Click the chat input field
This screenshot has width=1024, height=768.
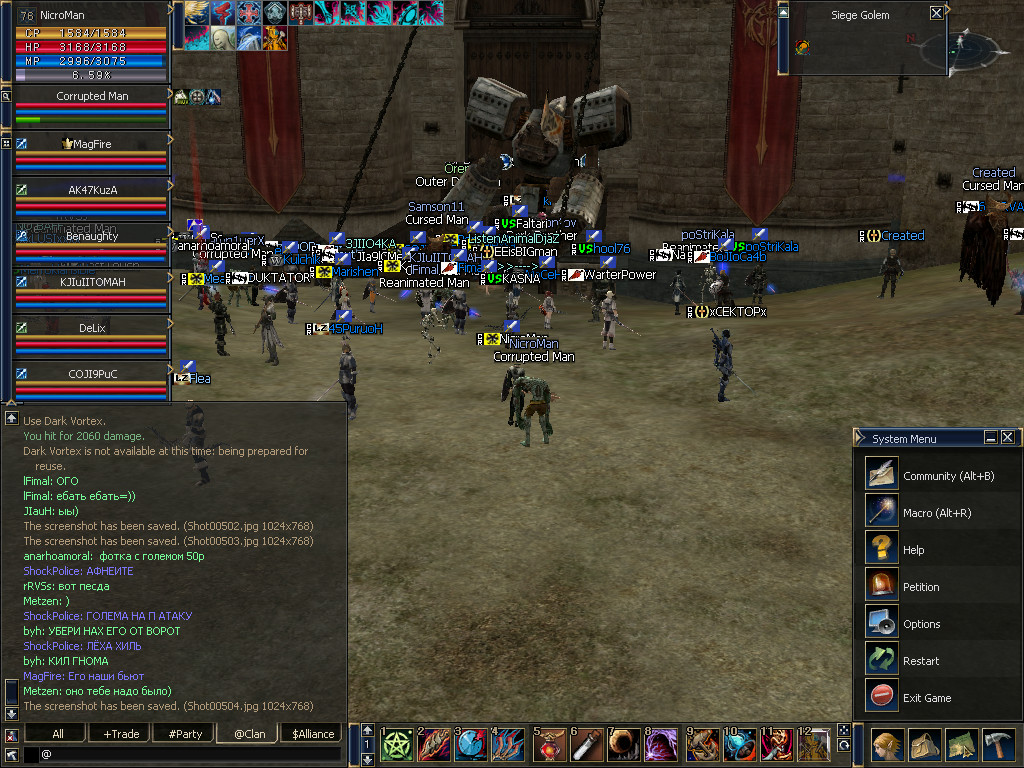tap(190, 754)
